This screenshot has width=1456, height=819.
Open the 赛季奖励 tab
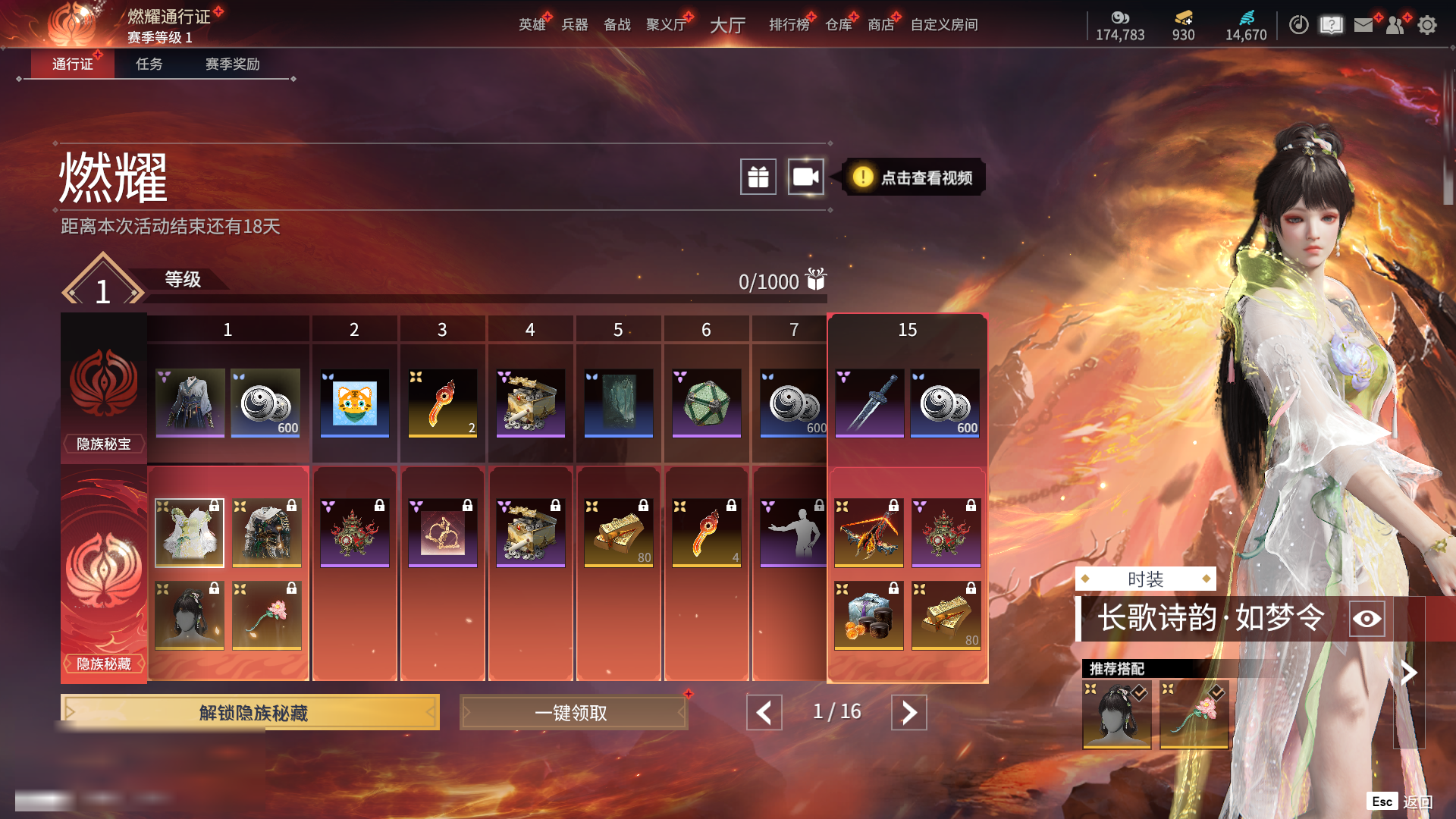232,64
